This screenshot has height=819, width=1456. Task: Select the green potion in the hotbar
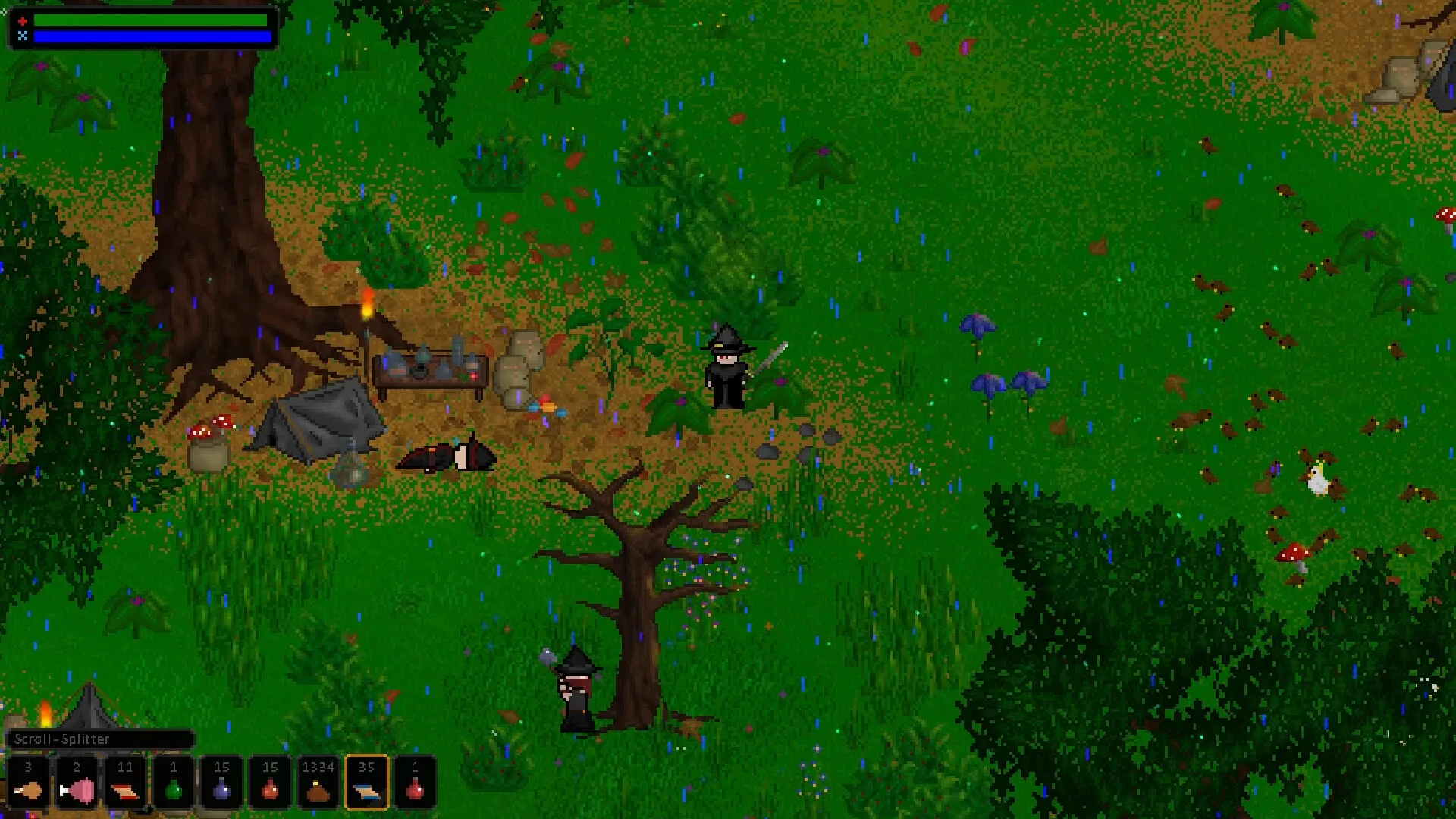point(174,791)
